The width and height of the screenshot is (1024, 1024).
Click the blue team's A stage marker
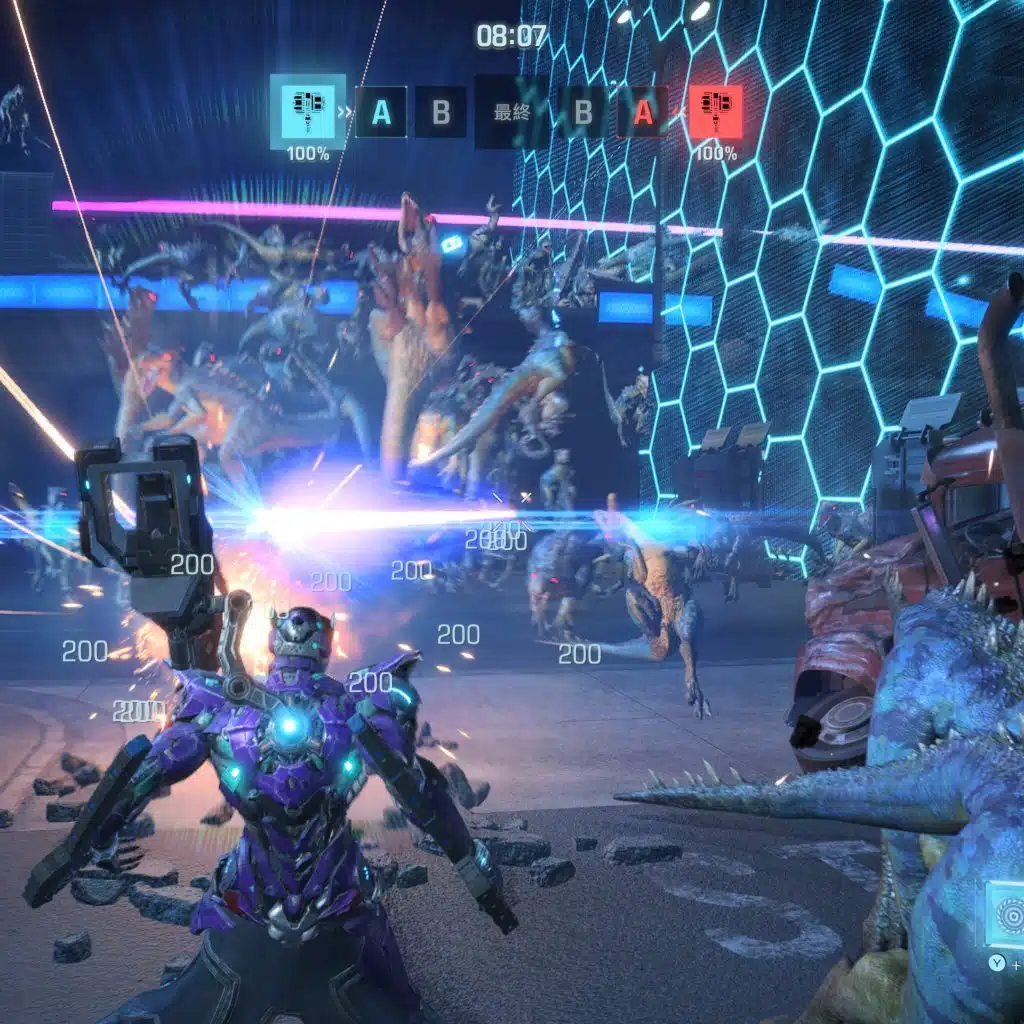pyautogui.click(x=381, y=112)
